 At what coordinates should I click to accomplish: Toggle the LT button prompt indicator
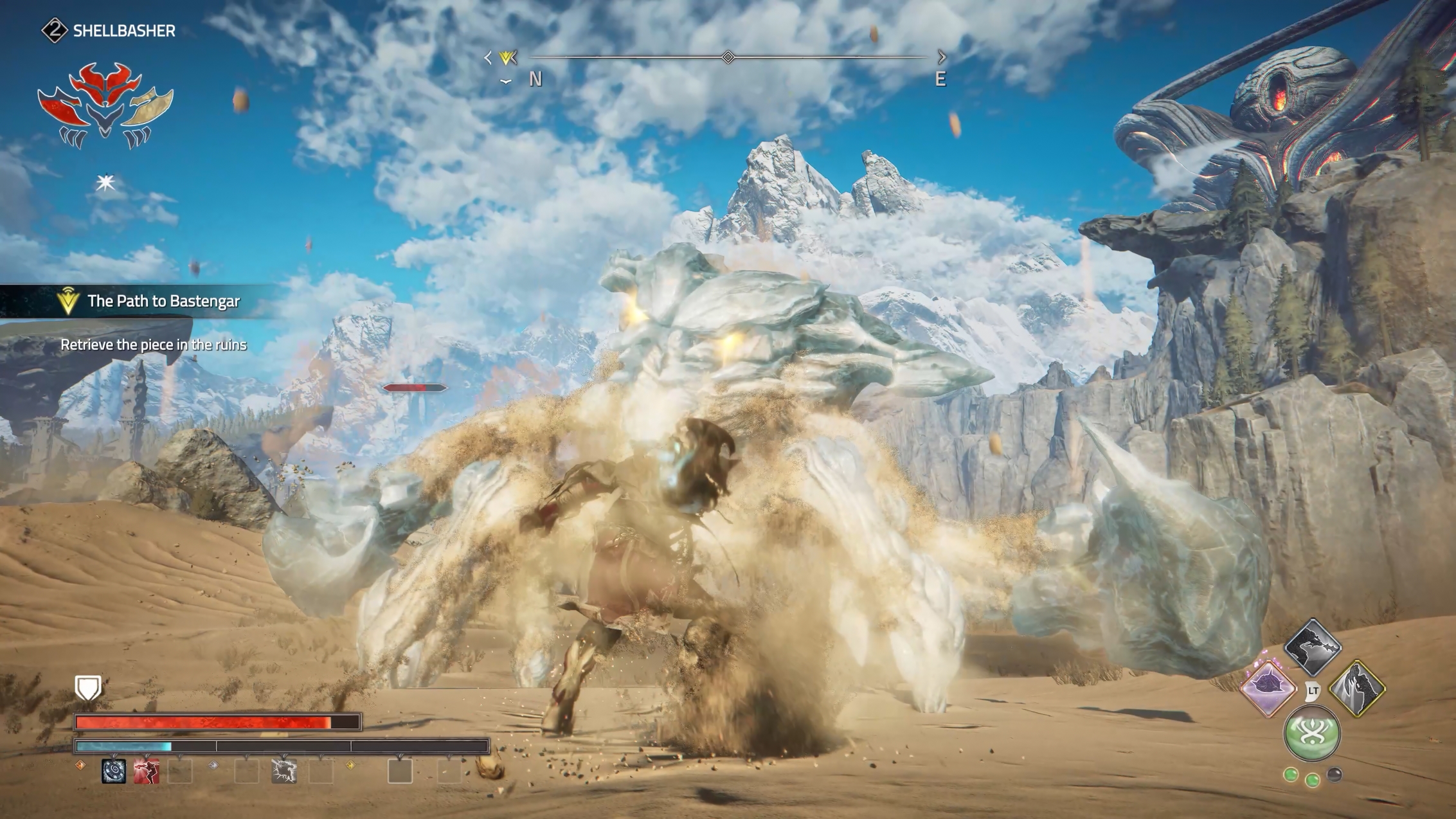click(x=1313, y=692)
